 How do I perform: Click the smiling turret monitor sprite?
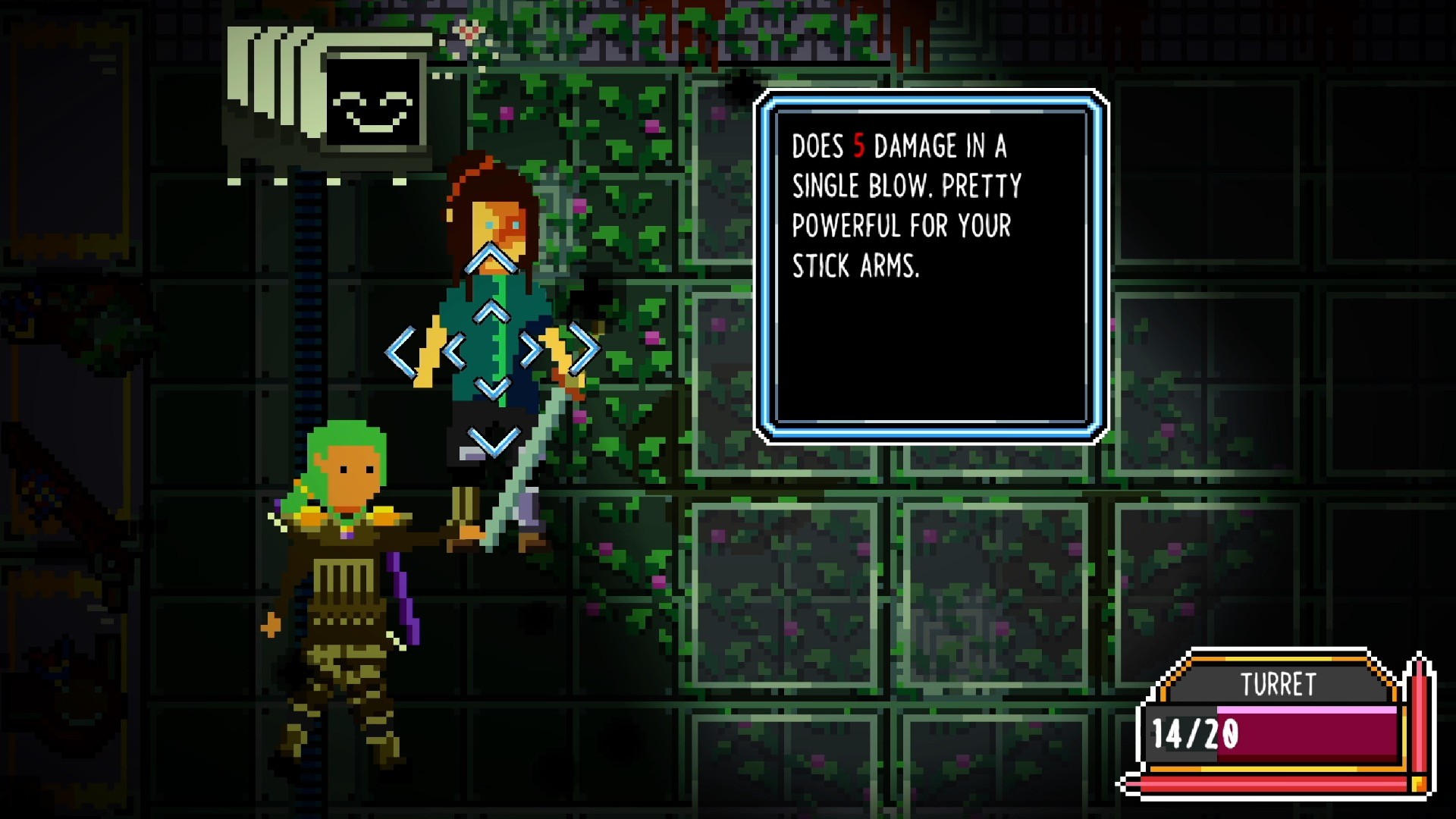373,102
